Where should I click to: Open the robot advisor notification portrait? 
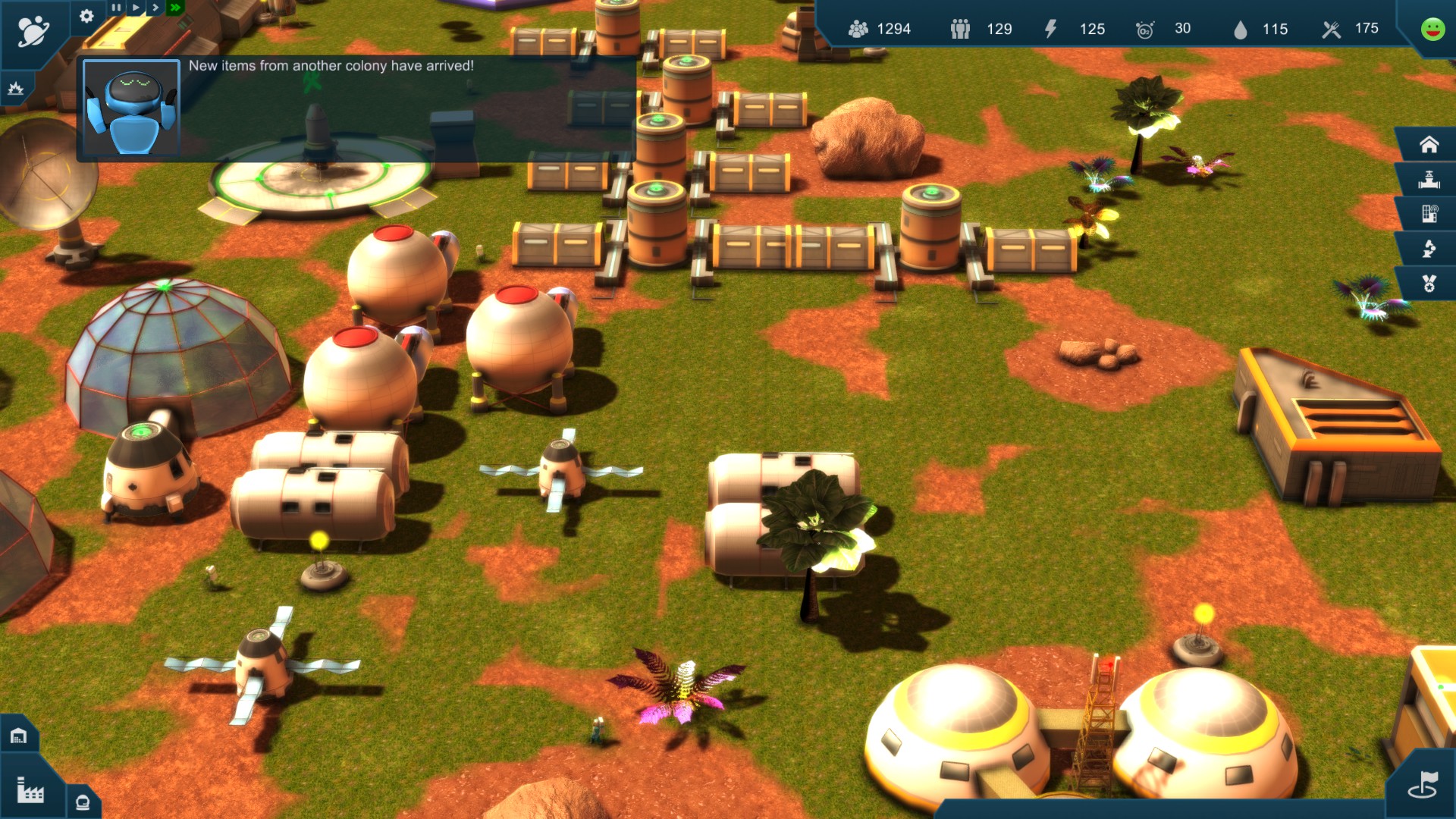131,108
